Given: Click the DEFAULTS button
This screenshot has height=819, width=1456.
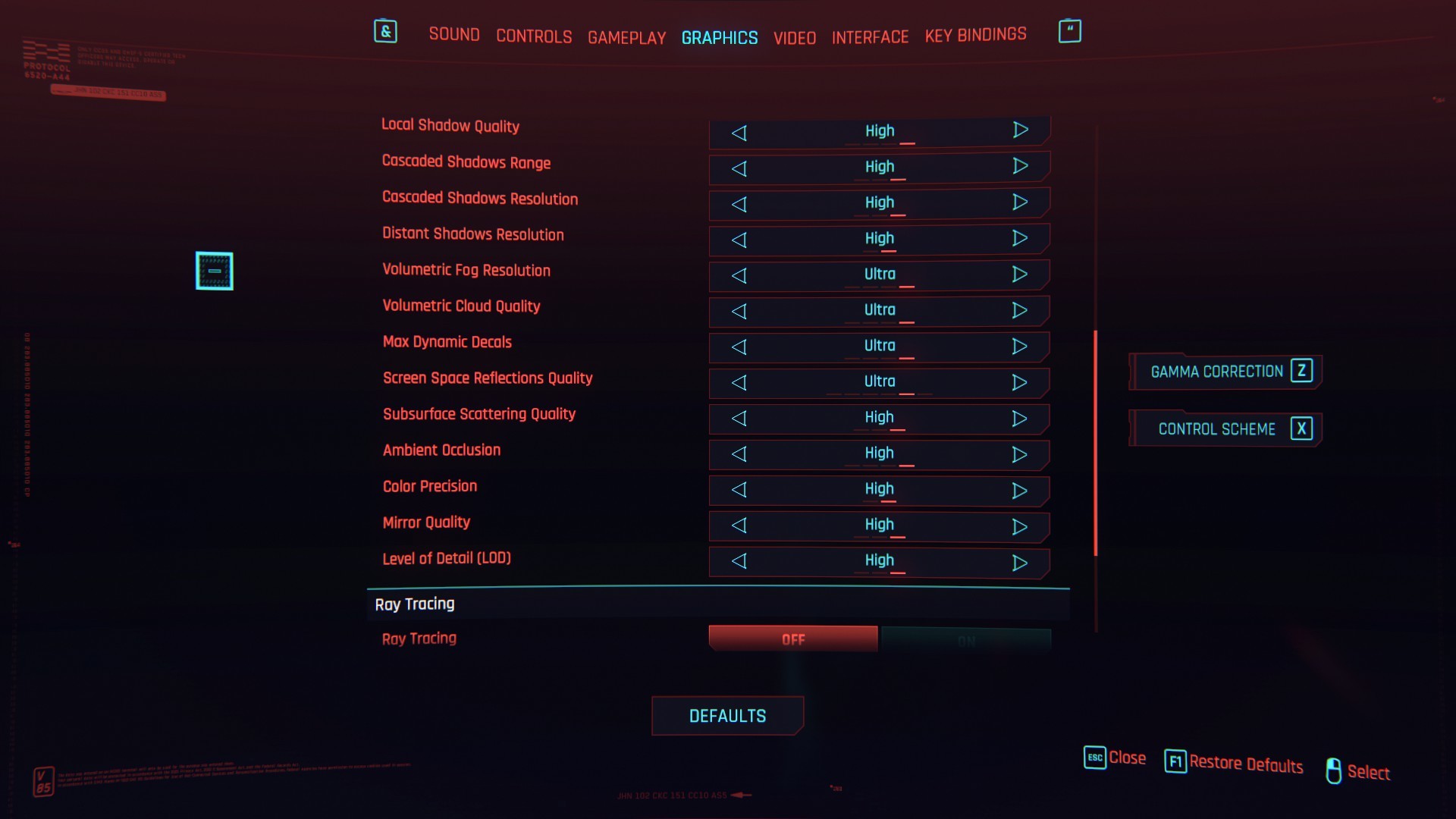Looking at the screenshot, I should pos(727,715).
